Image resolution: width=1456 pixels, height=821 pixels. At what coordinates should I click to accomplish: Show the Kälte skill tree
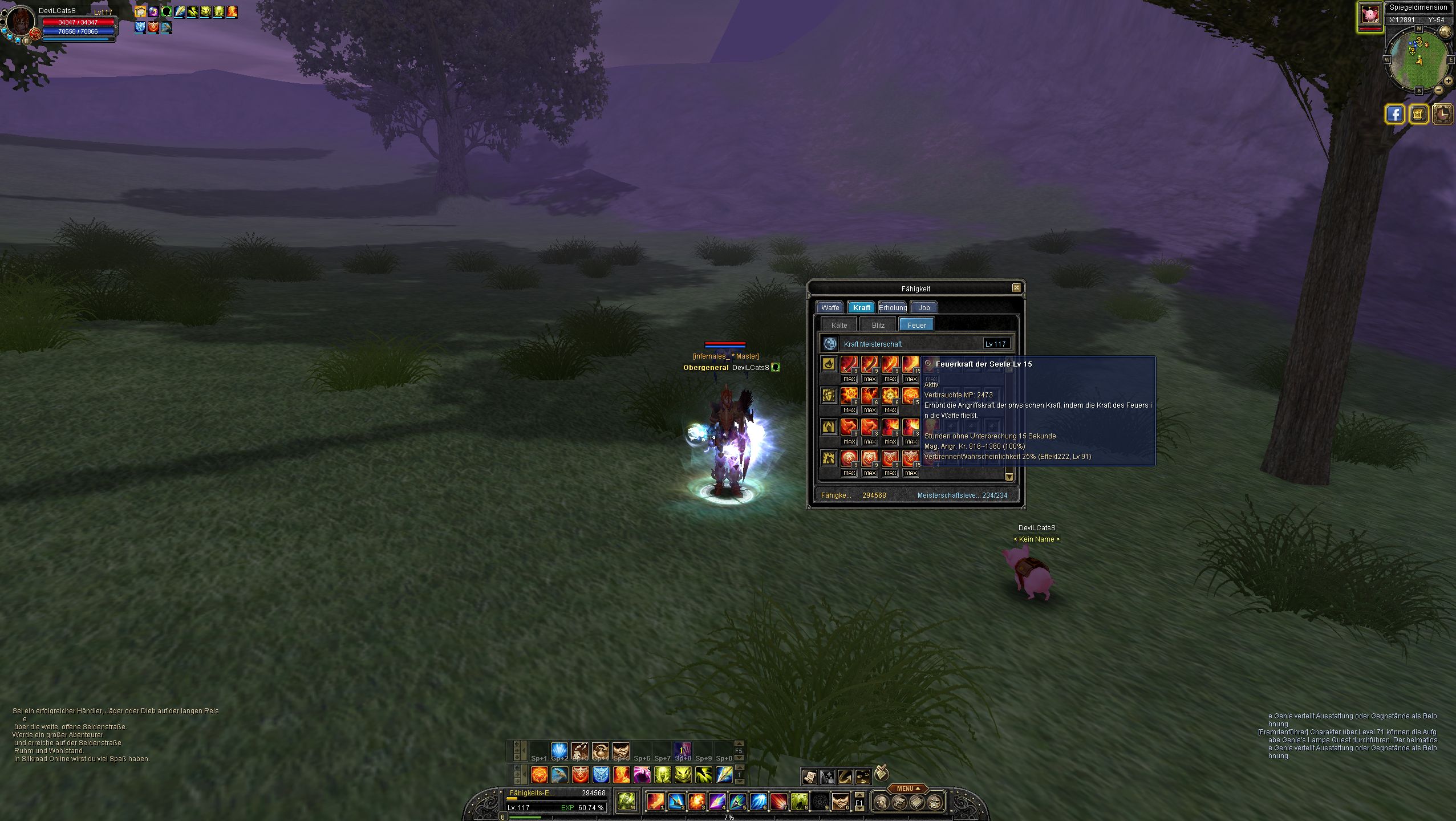pyautogui.click(x=839, y=326)
